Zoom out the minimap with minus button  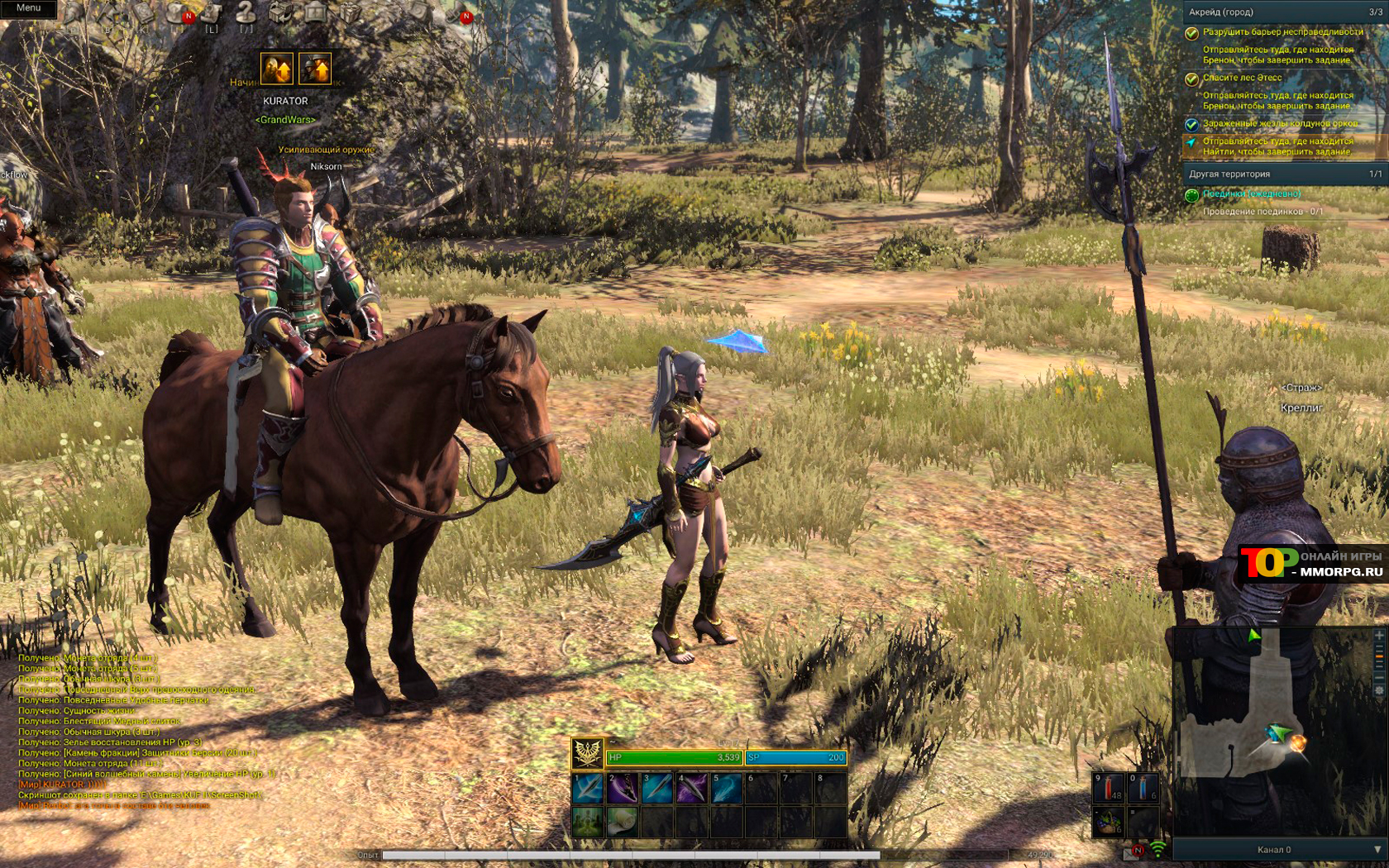pos(1378,676)
